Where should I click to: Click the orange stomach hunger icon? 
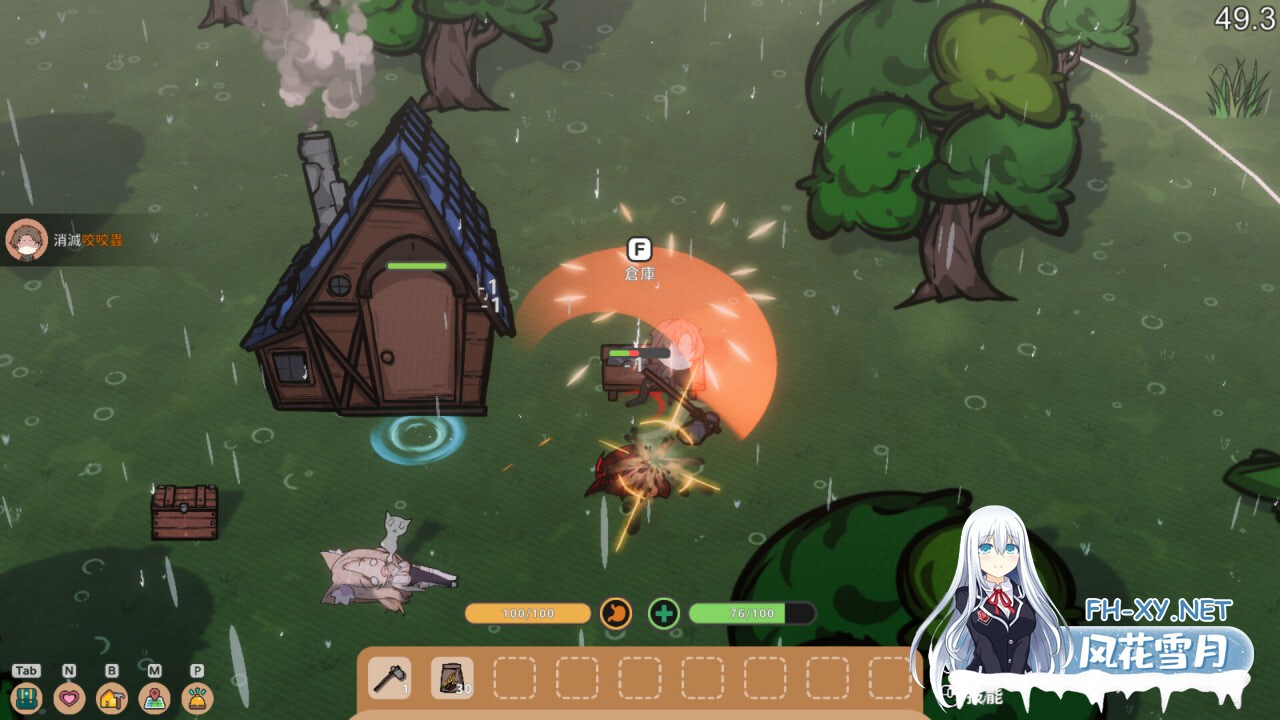617,611
